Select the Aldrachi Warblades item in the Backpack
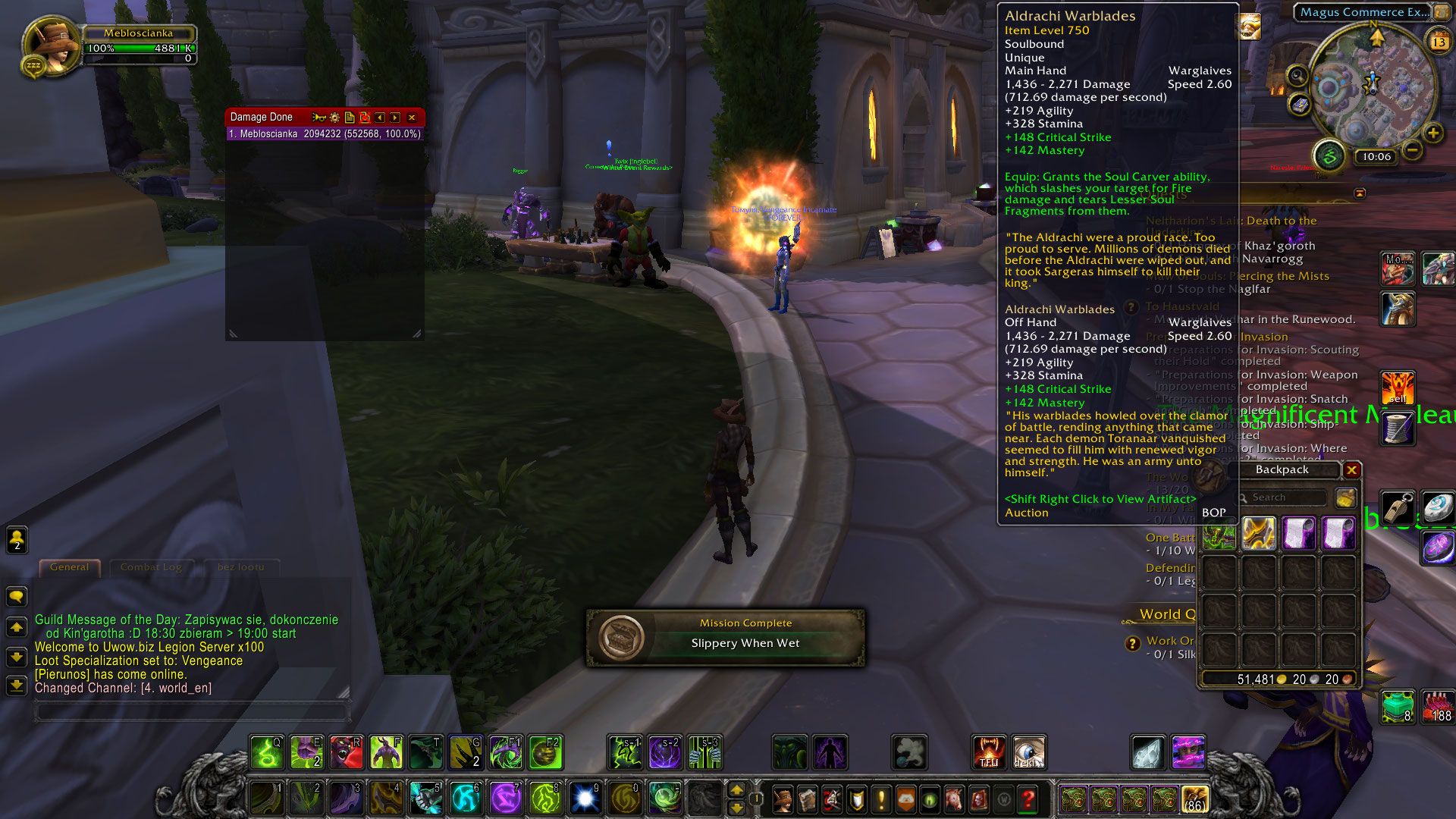This screenshot has height=819, width=1456. click(1258, 533)
